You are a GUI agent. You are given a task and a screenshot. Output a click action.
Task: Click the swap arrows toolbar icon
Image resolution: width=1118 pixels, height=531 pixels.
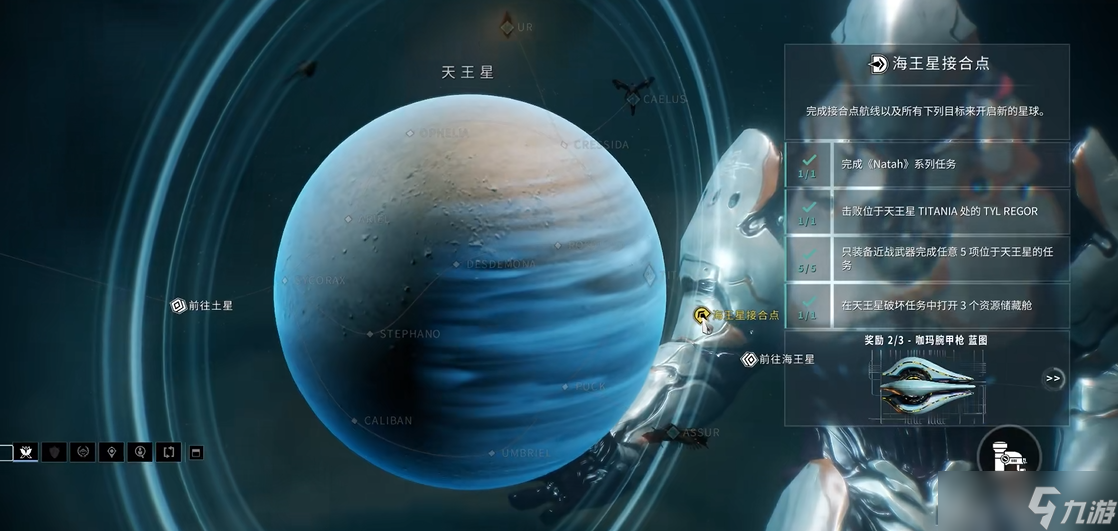tap(168, 452)
